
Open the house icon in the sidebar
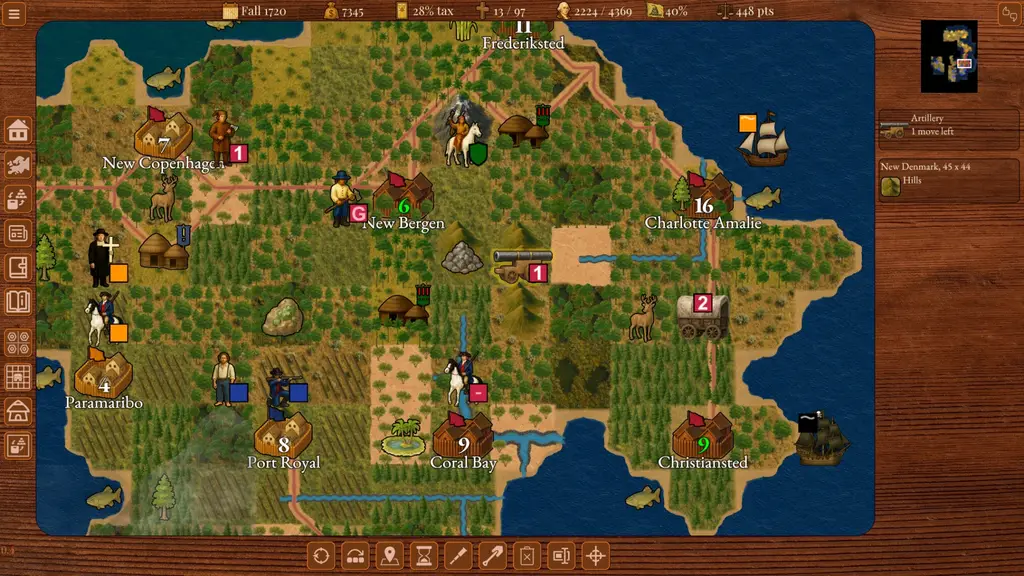pos(18,130)
